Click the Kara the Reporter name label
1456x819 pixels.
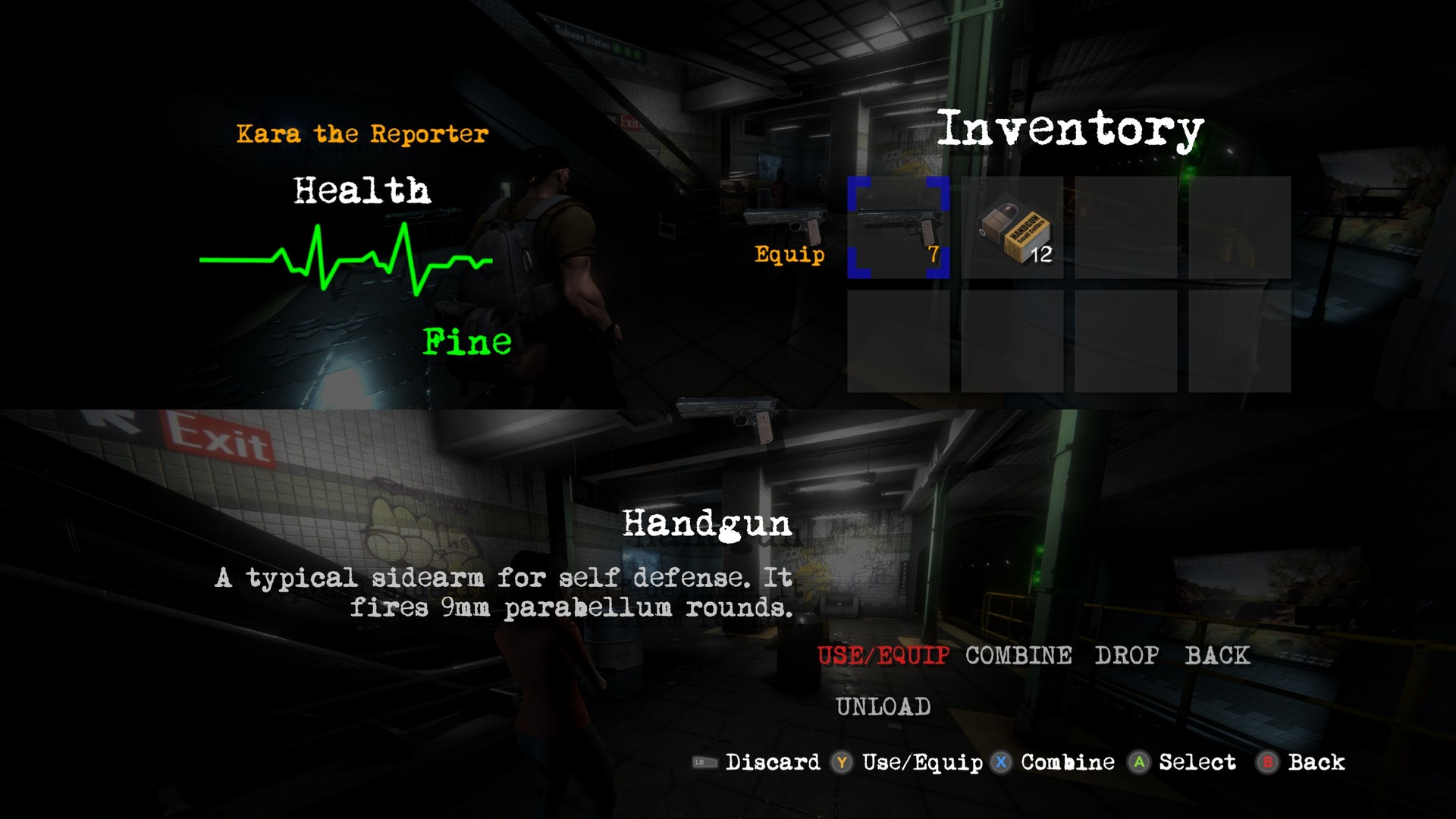(x=362, y=133)
